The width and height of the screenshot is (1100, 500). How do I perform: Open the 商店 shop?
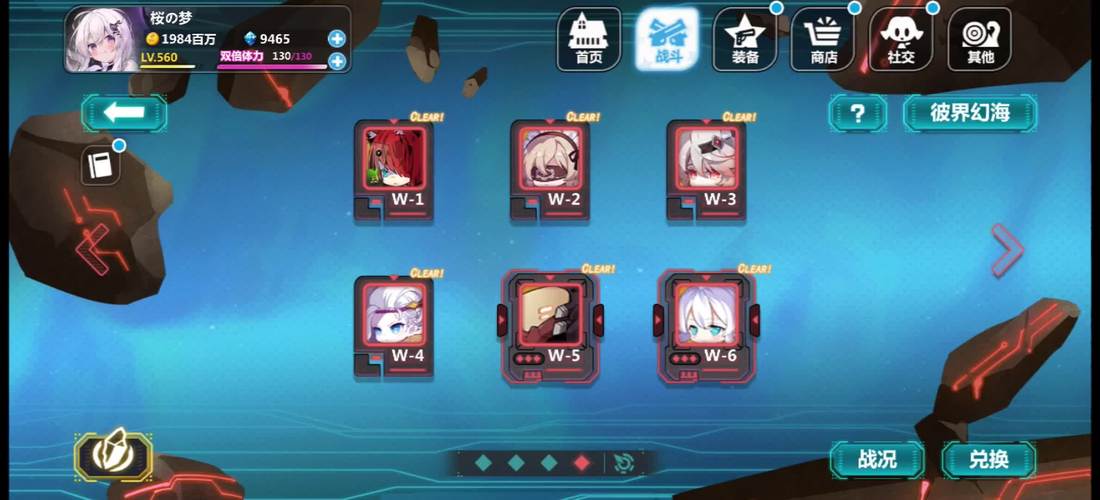824,39
